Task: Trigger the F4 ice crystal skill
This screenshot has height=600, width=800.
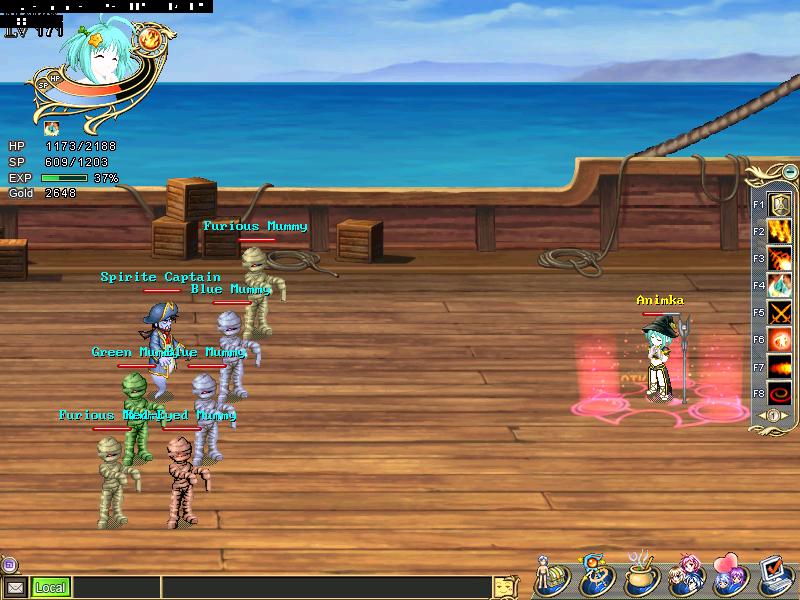Action: click(780, 286)
